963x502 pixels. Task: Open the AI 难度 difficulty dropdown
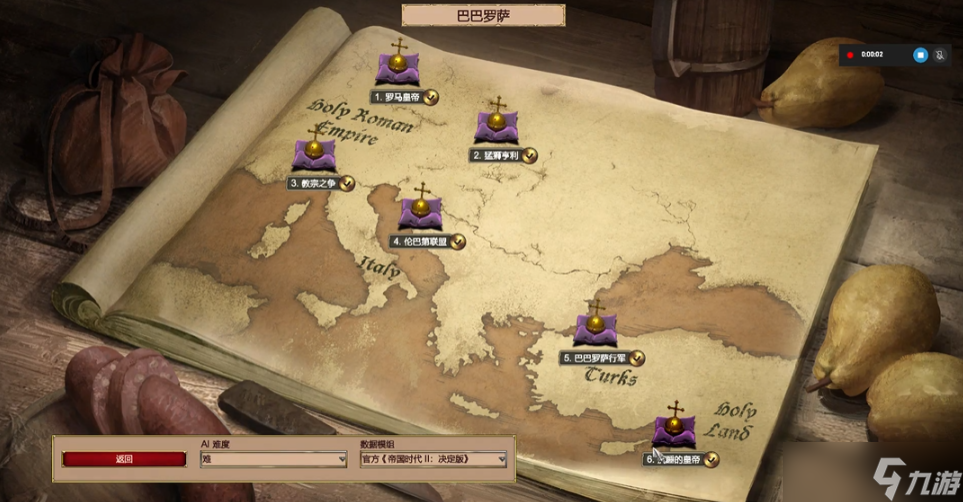[273, 459]
